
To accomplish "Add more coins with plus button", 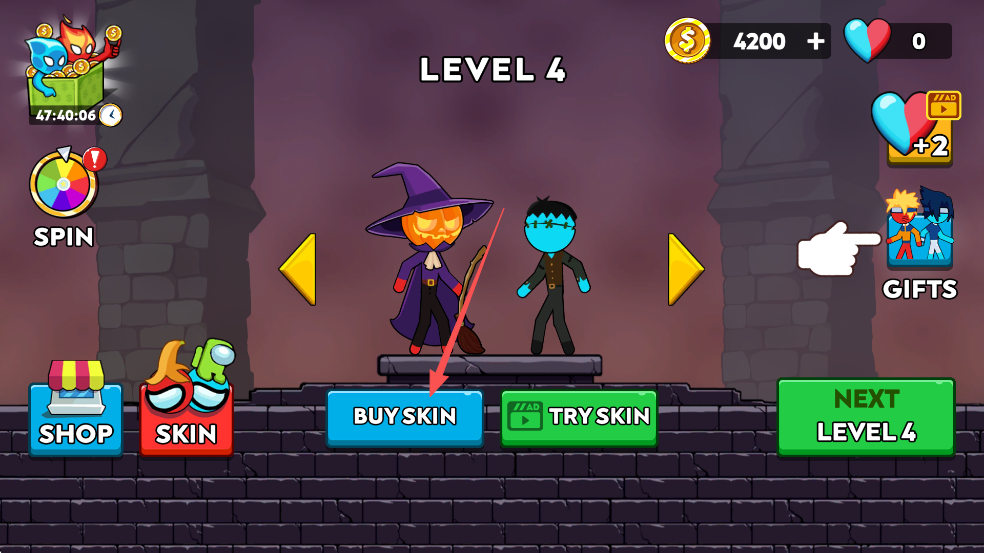I will (x=817, y=41).
